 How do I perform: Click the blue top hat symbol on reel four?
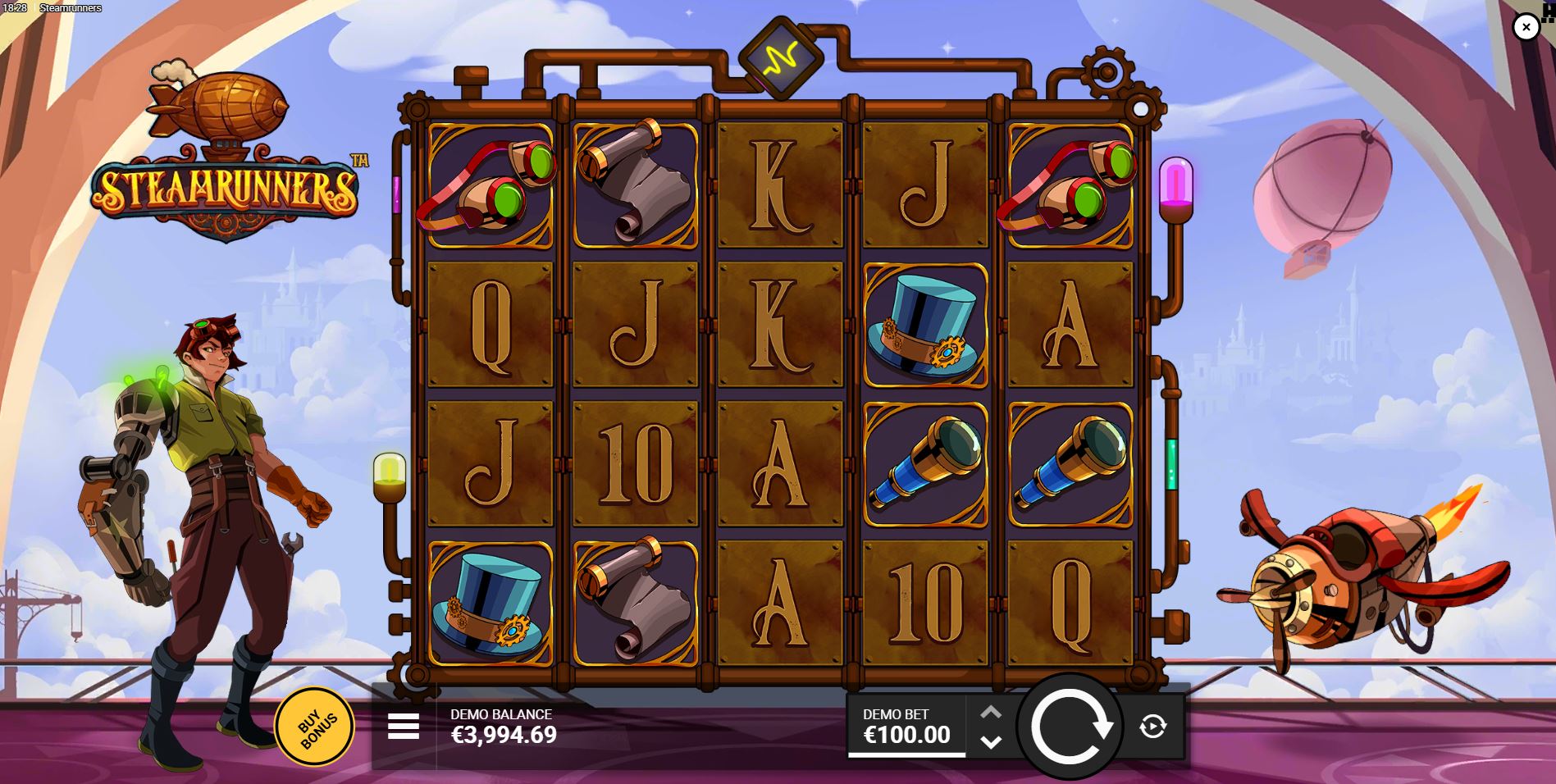tap(923, 325)
